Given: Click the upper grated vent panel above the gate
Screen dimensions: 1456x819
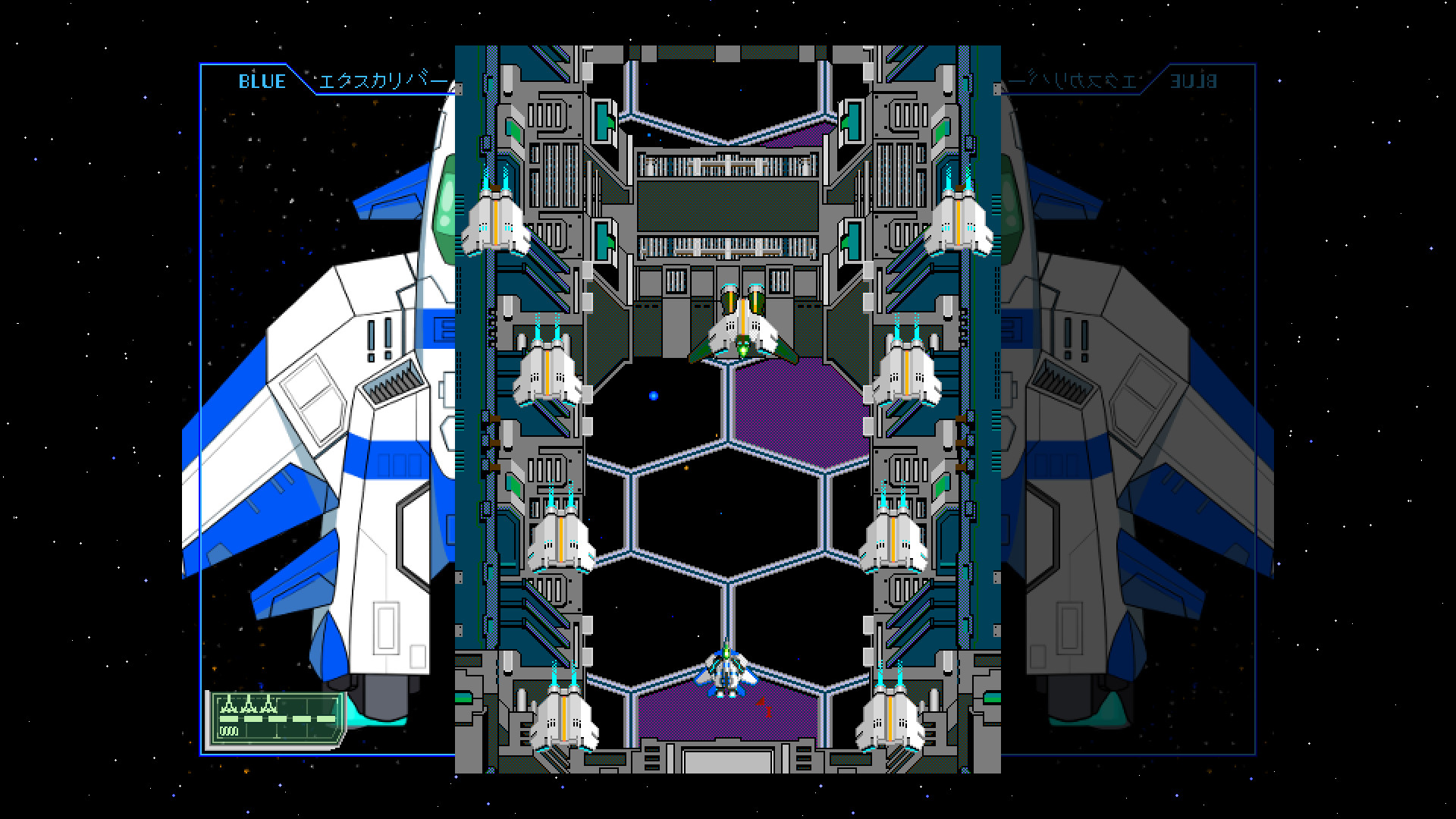Looking at the screenshot, I should coord(728,163).
